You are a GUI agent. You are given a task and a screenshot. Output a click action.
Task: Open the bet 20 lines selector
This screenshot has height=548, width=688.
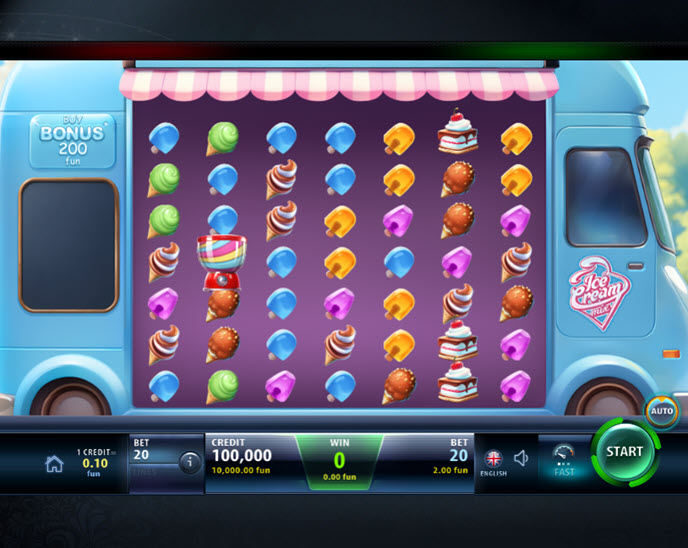pos(151,455)
